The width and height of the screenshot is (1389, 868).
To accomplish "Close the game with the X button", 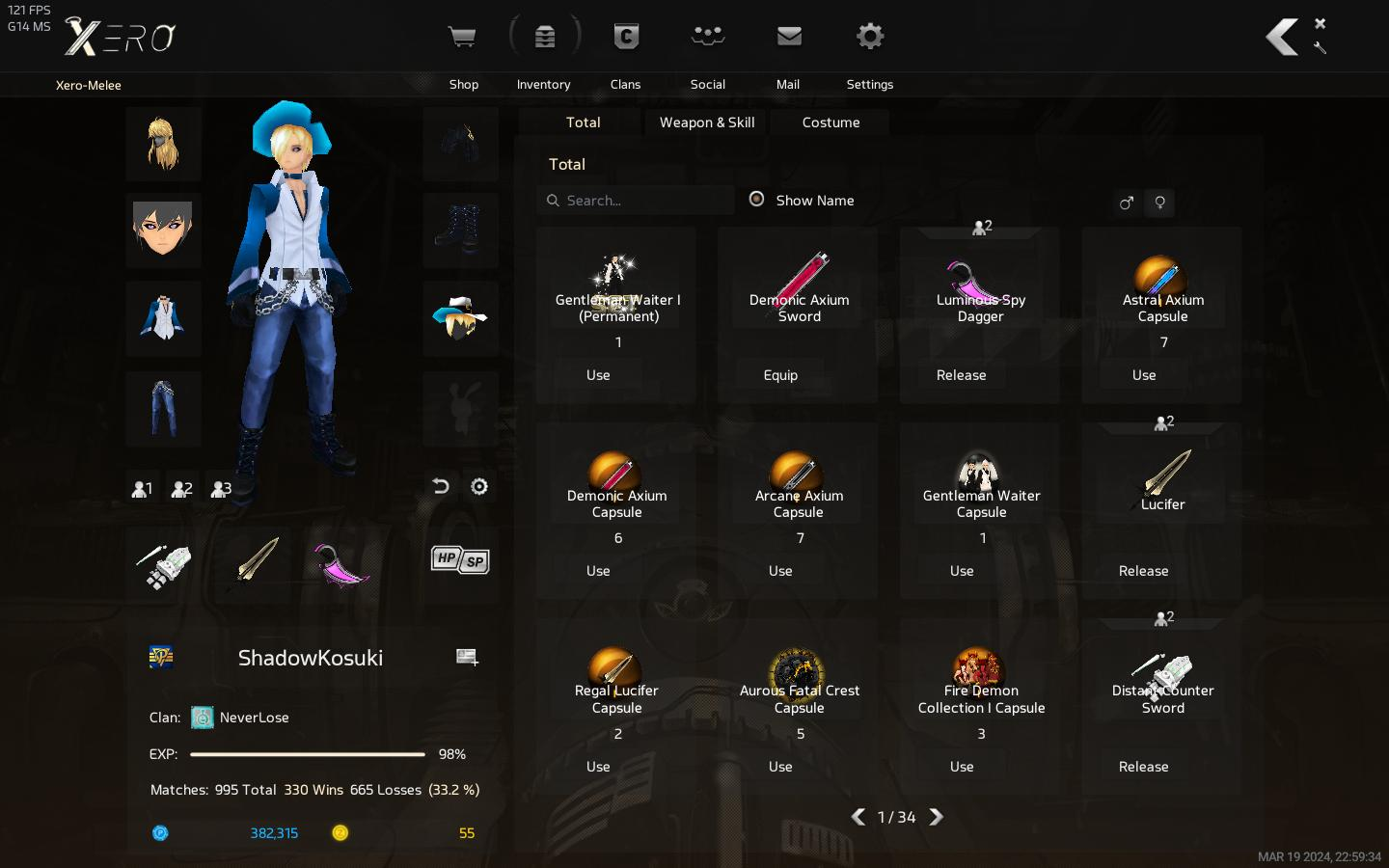I will (x=1321, y=23).
